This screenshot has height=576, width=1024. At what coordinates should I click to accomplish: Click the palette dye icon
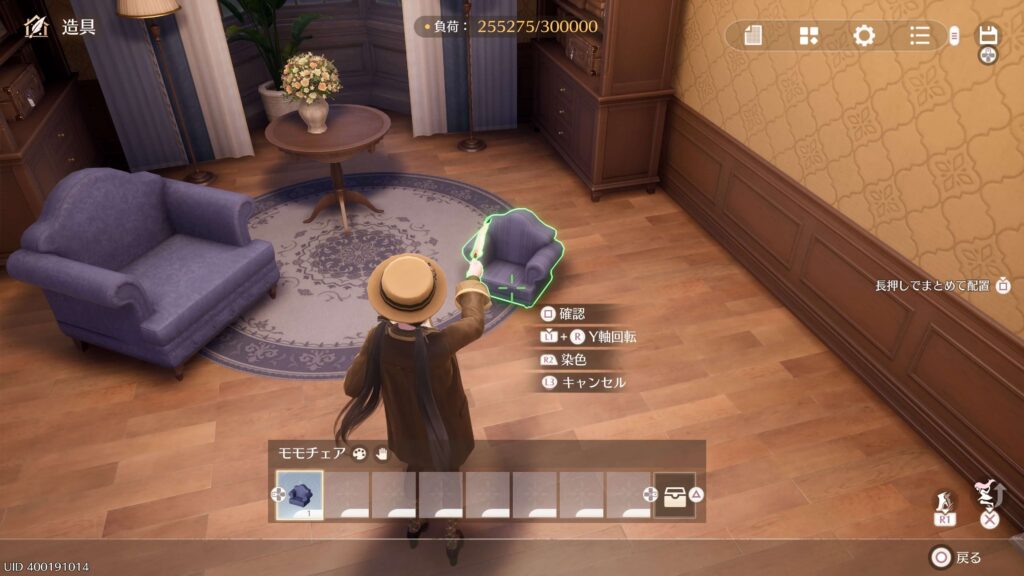coord(359,453)
